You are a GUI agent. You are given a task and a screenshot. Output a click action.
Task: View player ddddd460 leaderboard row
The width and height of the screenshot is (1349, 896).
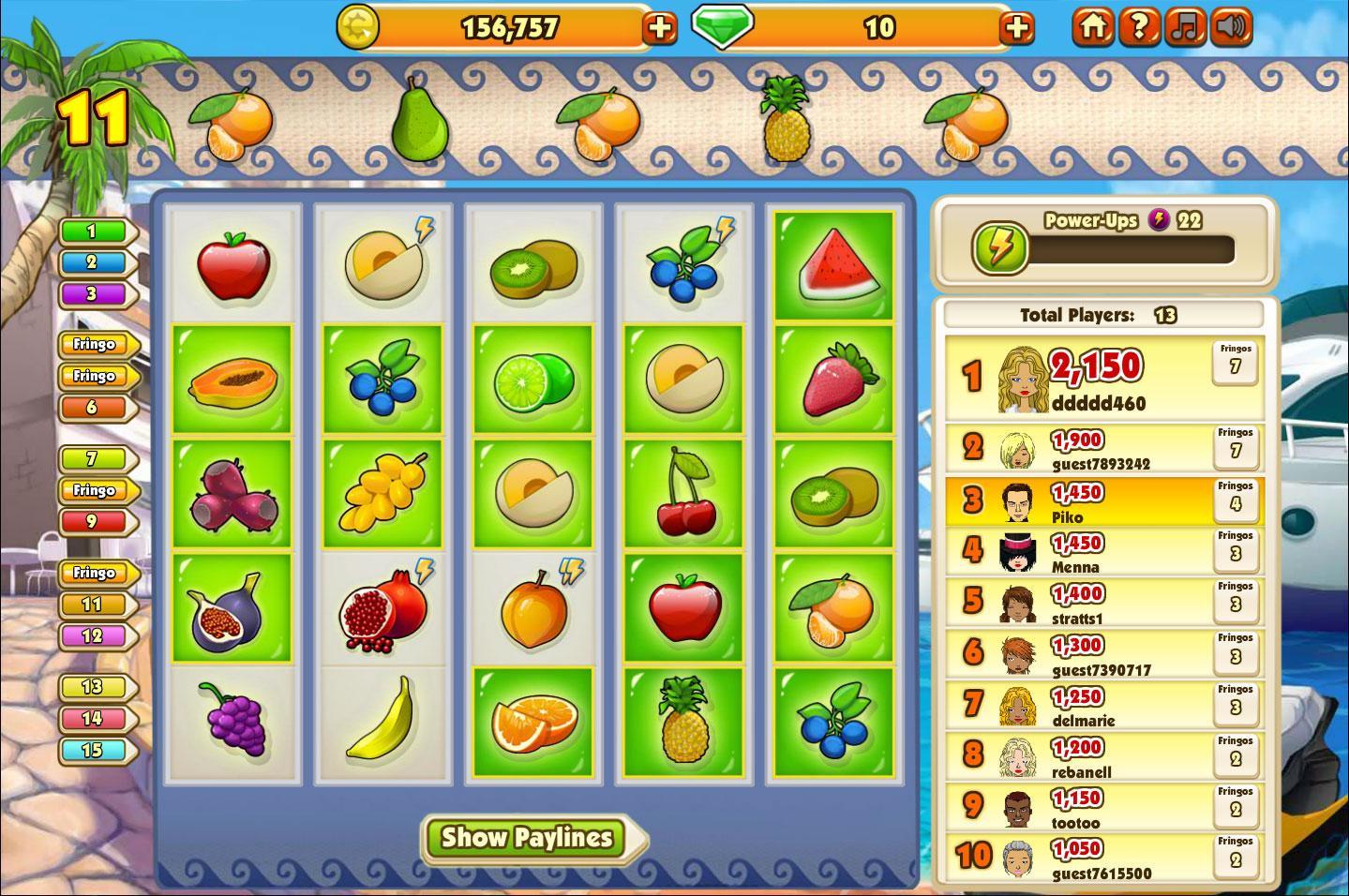[1103, 377]
